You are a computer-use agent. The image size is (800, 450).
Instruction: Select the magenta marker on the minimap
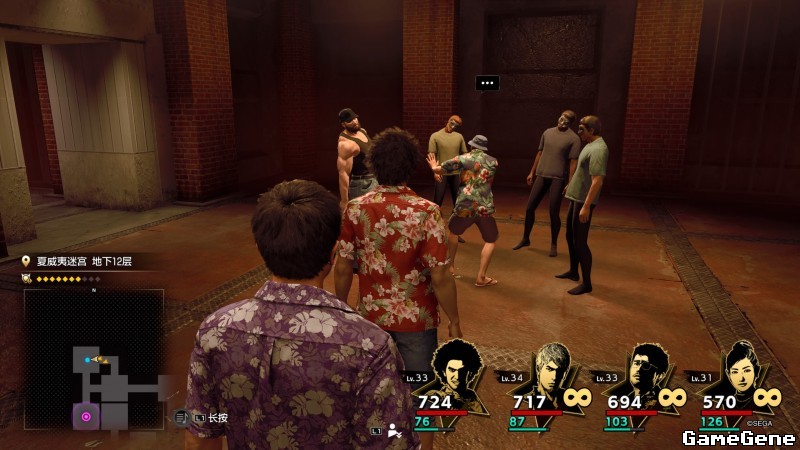[x=86, y=416]
